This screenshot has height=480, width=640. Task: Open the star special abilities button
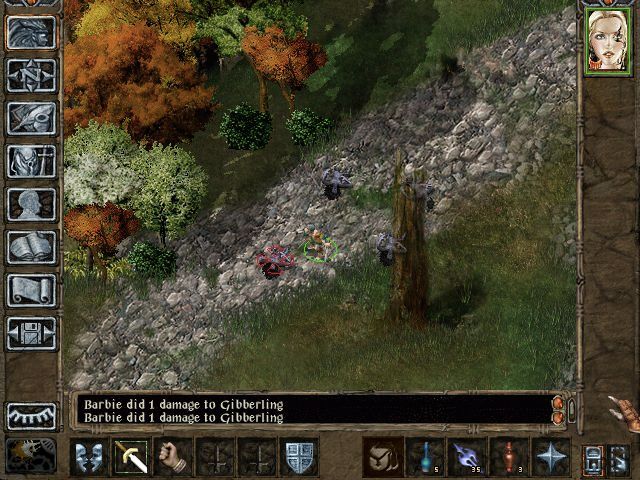[x=551, y=457]
